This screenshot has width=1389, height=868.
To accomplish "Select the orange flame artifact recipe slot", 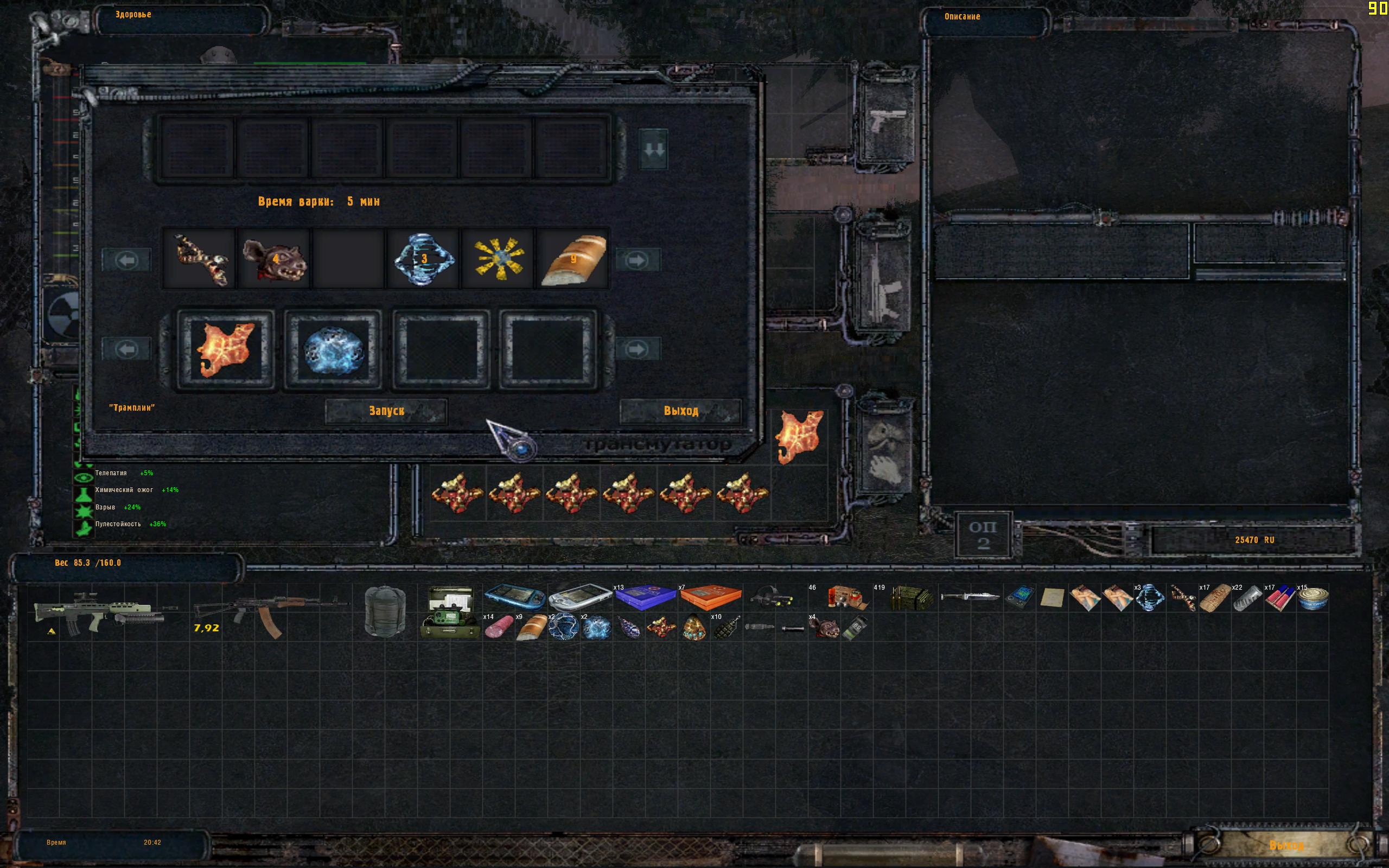I will pos(225,349).
